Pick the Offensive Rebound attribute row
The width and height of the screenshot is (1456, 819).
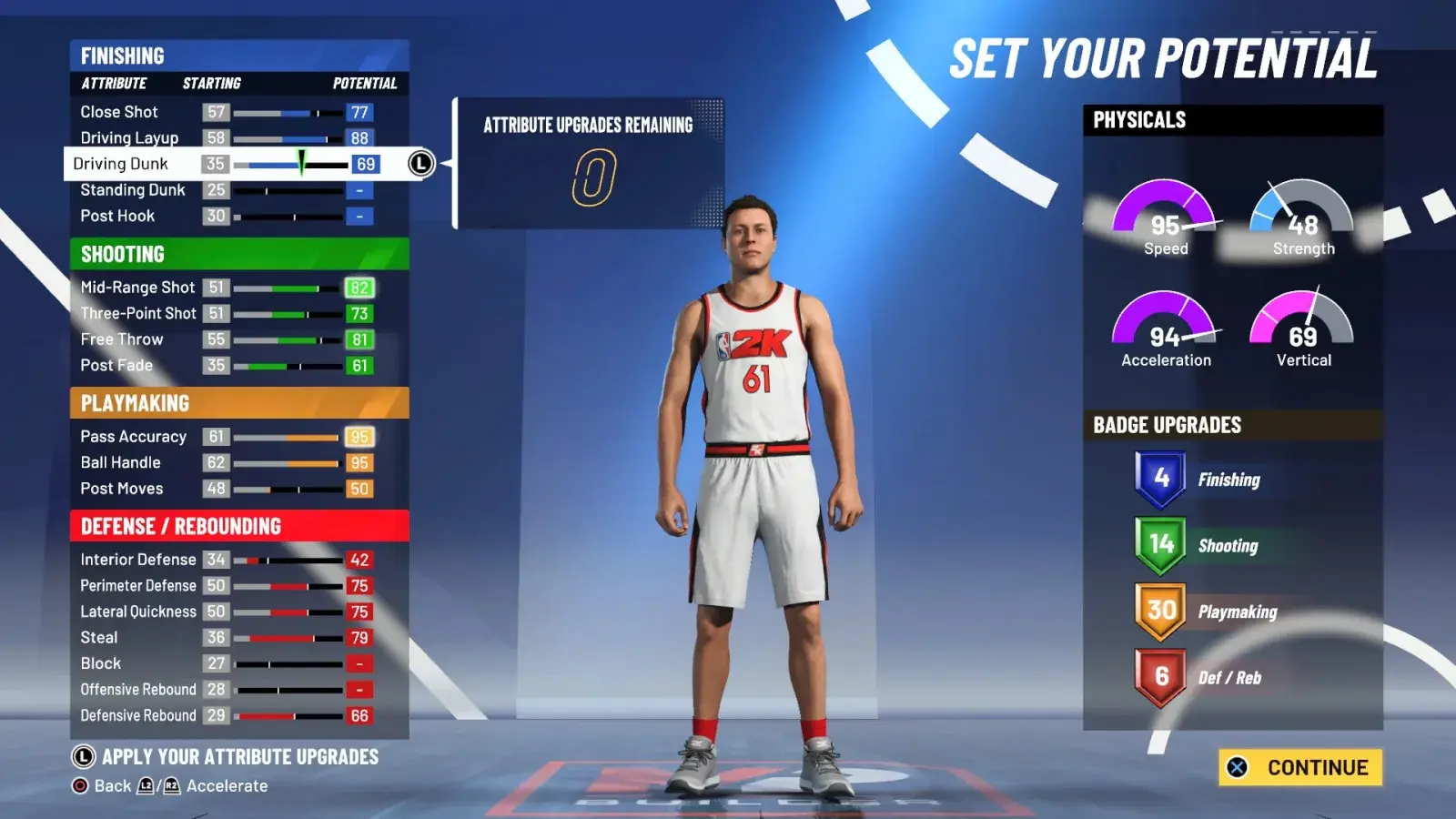[x=227, y=690]
